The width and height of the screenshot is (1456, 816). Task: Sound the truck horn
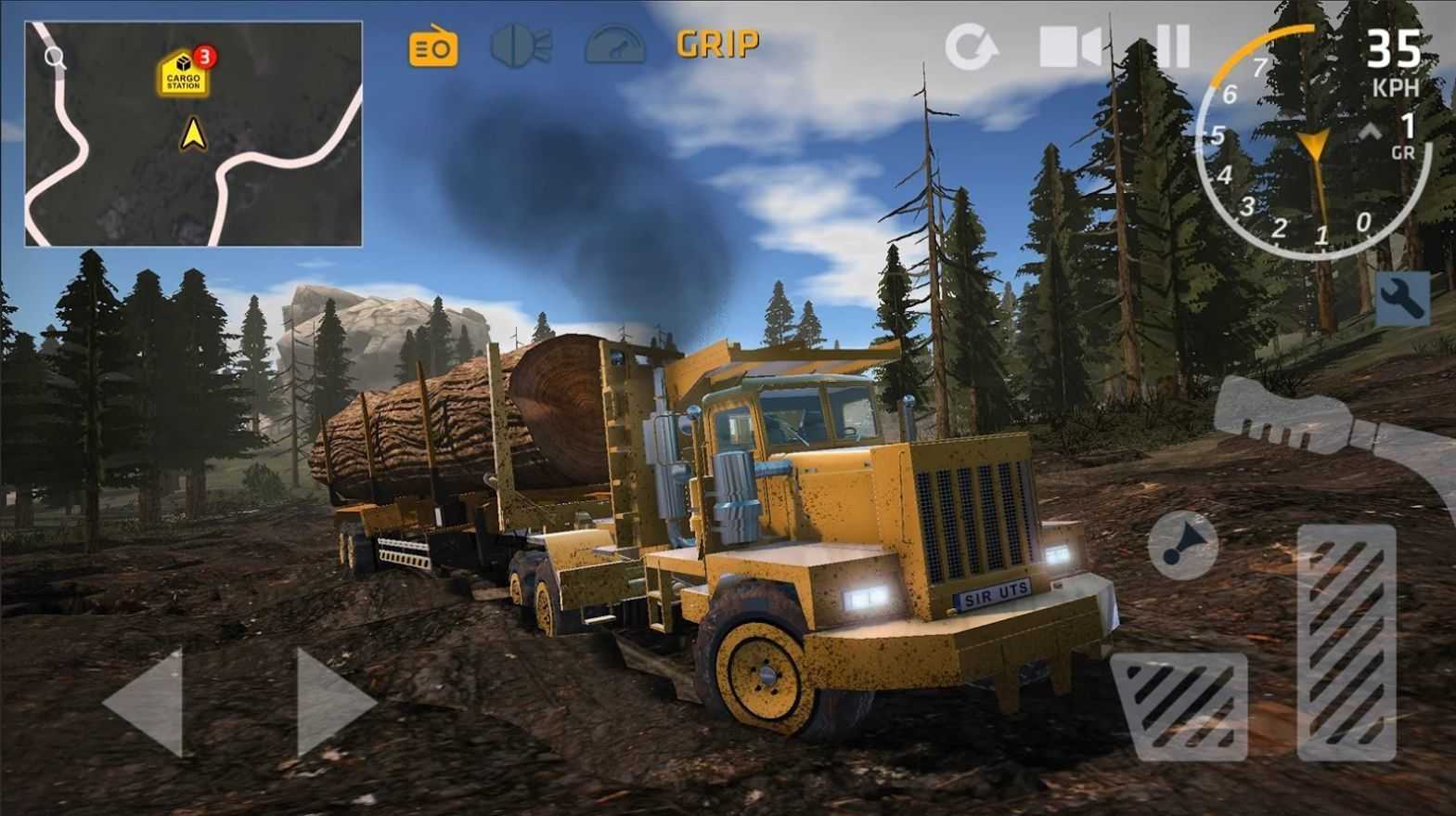point(1181,546)
